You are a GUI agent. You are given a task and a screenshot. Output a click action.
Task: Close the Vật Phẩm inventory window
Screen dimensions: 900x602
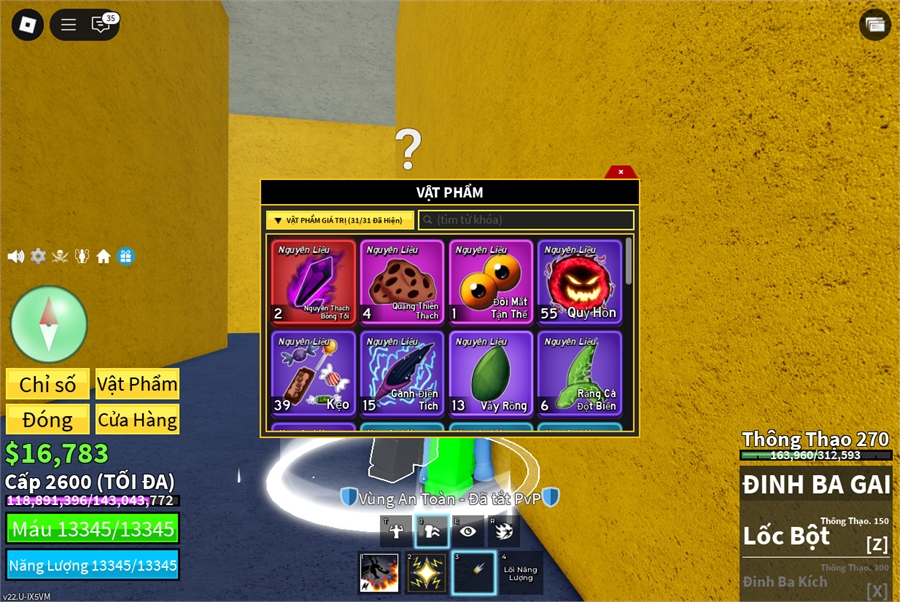point(621,172)
